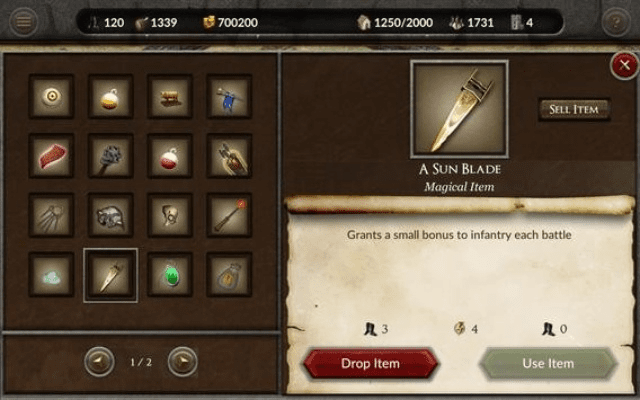
Task: Select the sack item slot
Action: (x=229, y=274)
